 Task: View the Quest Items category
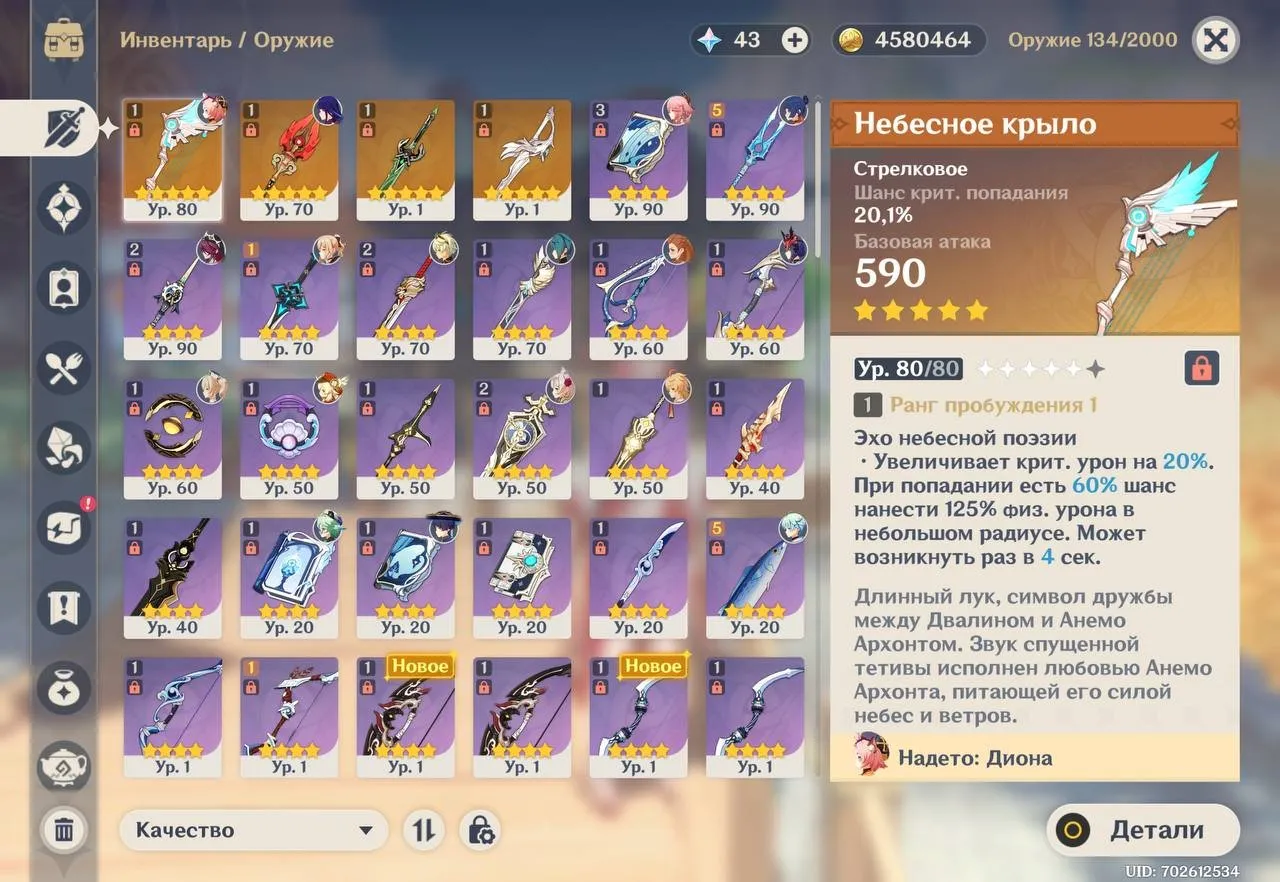point(63,608)
